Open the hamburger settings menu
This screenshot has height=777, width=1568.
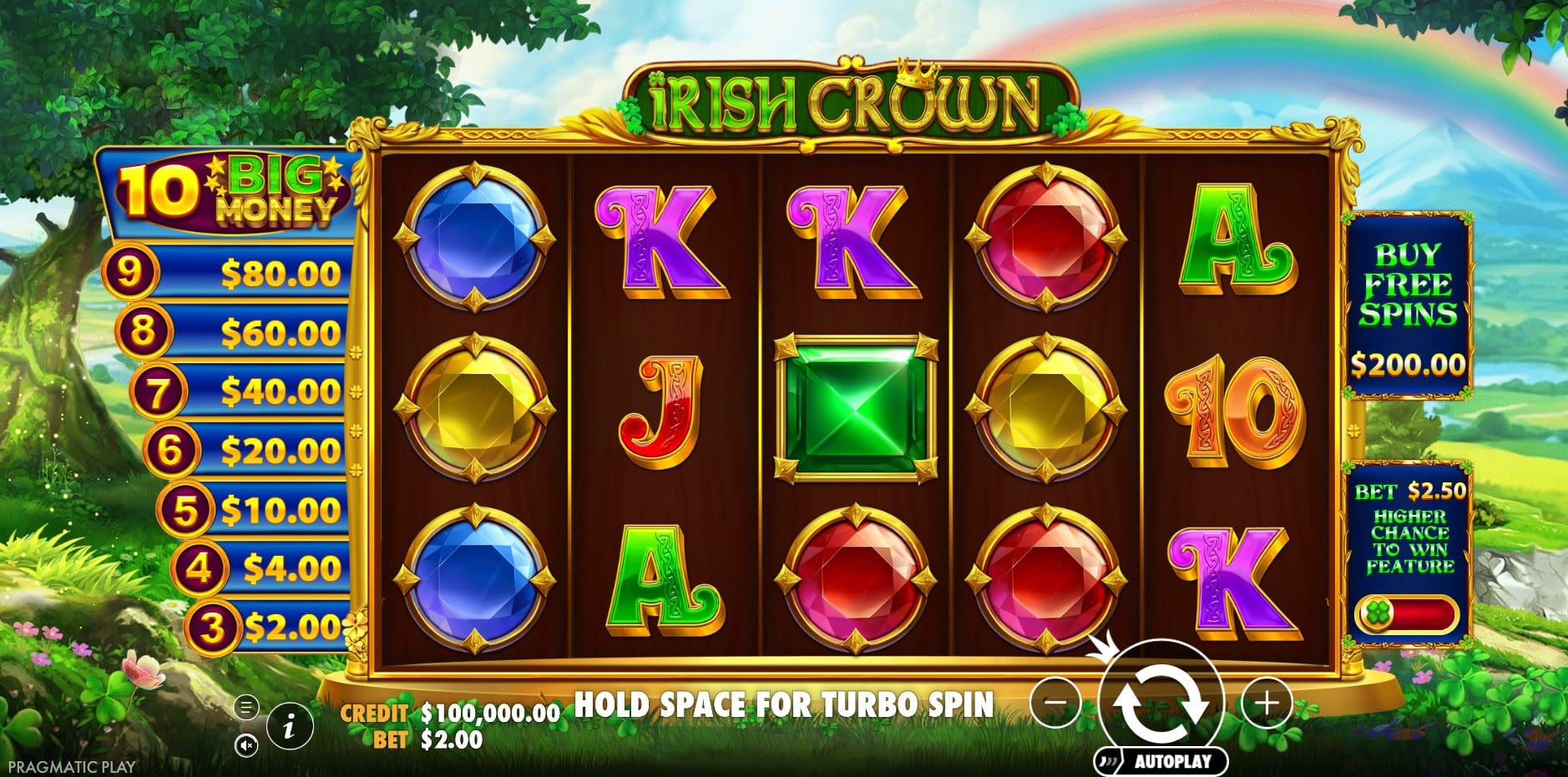pos(246,709)
